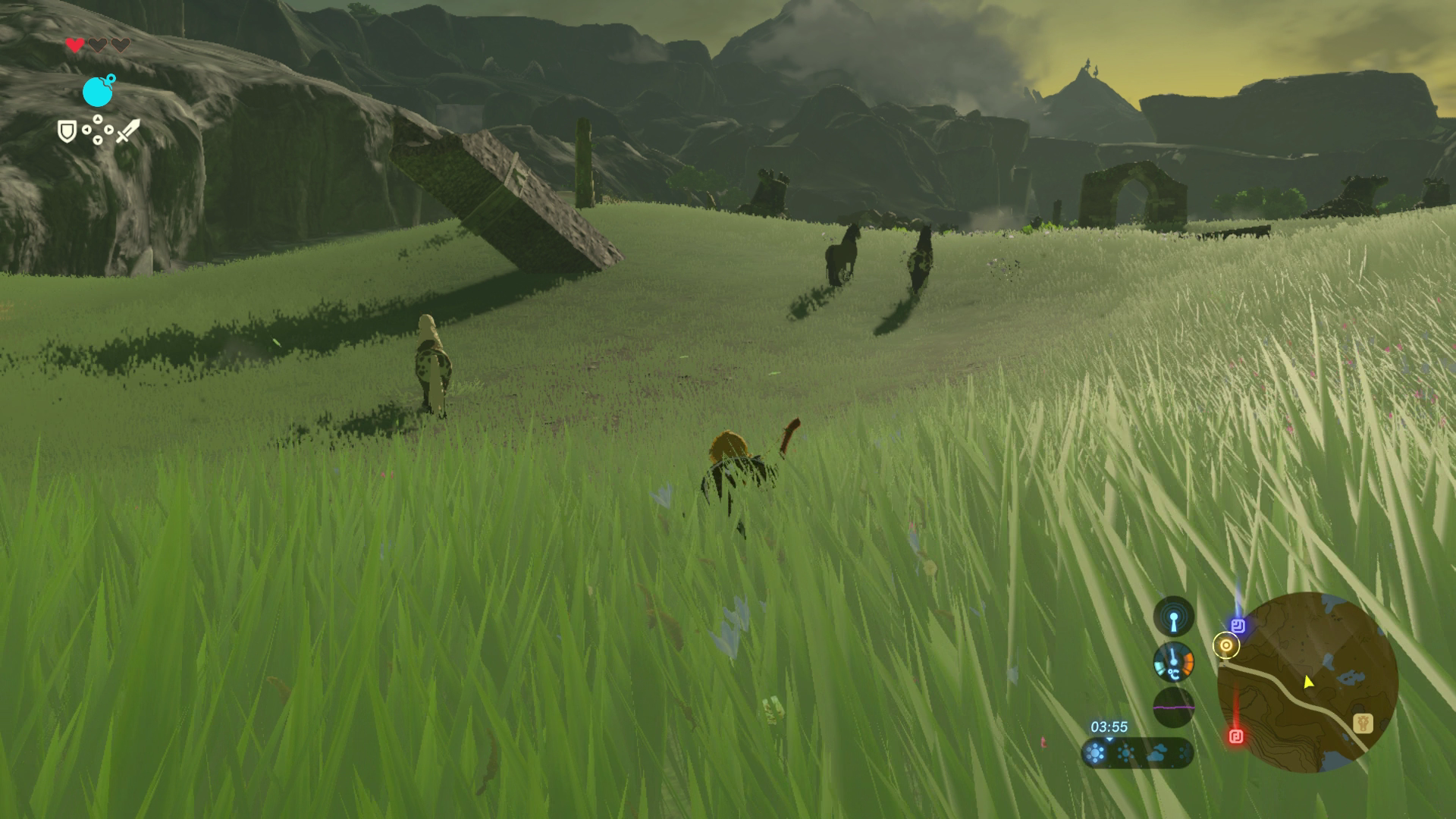Viewport: 1456px width, 819px height.
Task: Select the red shrine marker on the minimap
Action: (1237, 736)
